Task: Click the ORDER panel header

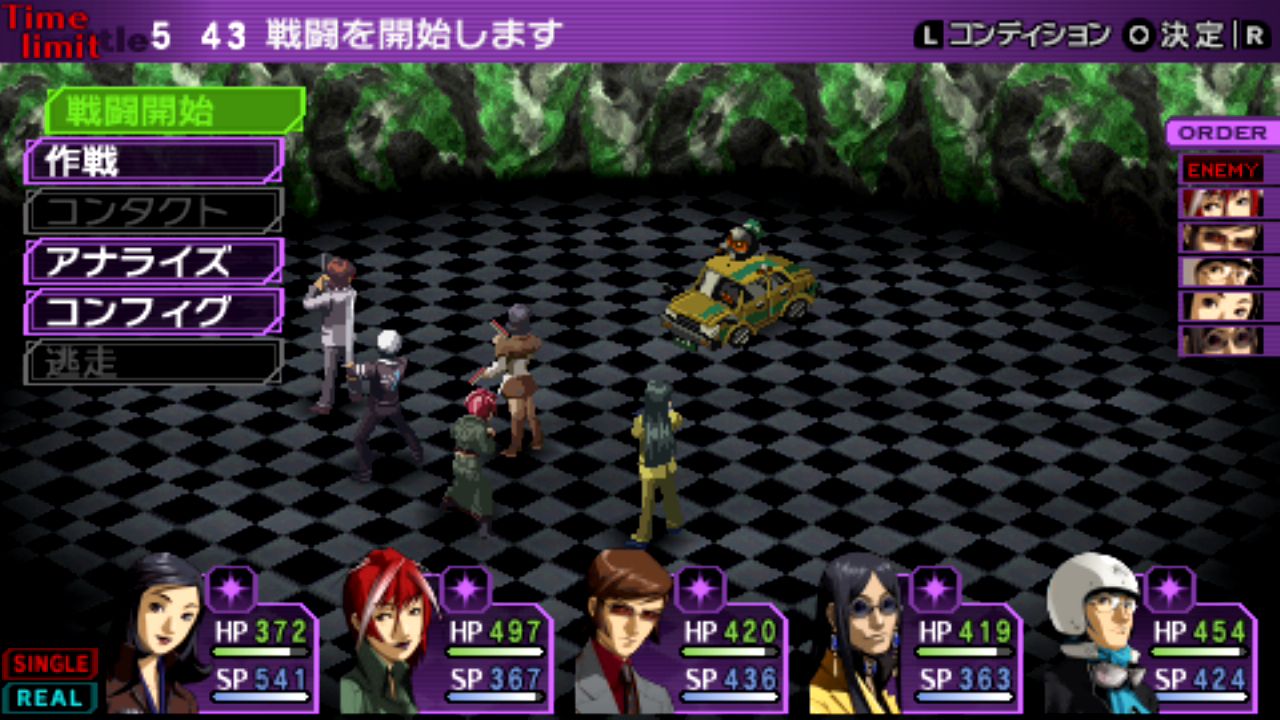Action: click(1222, 133)
